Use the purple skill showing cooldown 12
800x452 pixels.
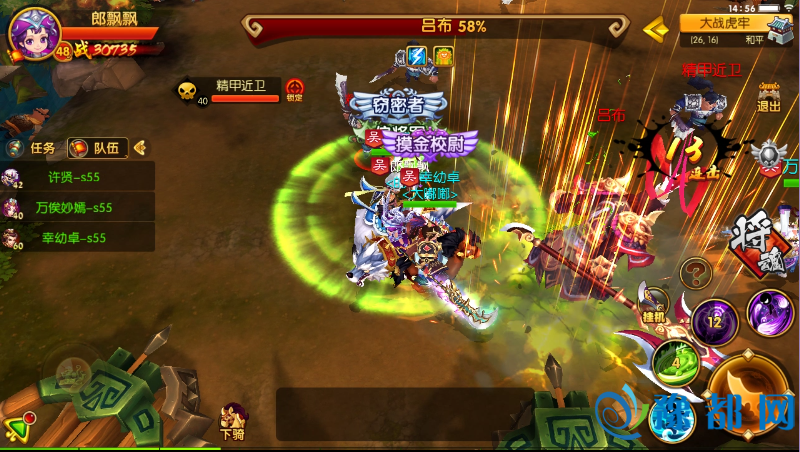714,323
